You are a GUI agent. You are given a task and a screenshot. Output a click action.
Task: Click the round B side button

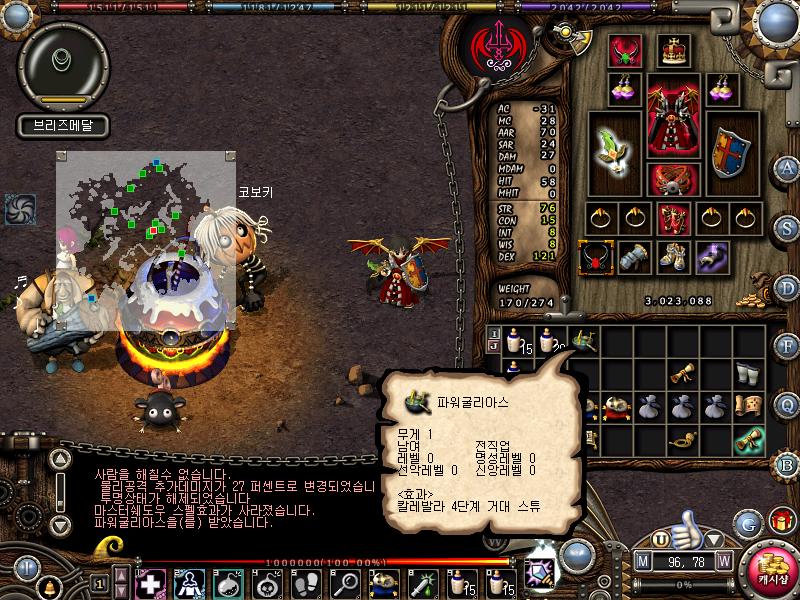click(x=787, y=463)
